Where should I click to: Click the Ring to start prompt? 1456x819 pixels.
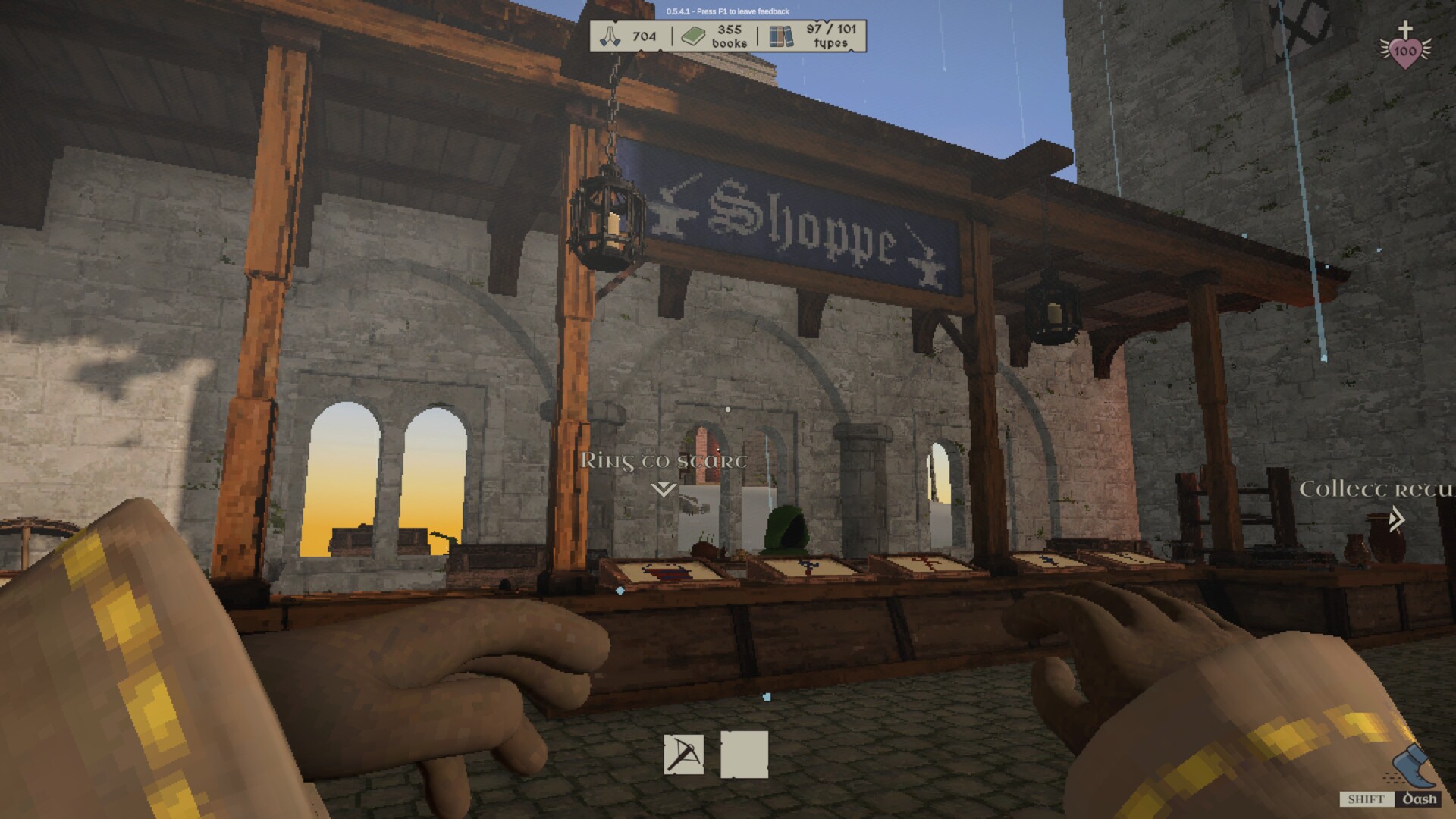click(664, 459)
